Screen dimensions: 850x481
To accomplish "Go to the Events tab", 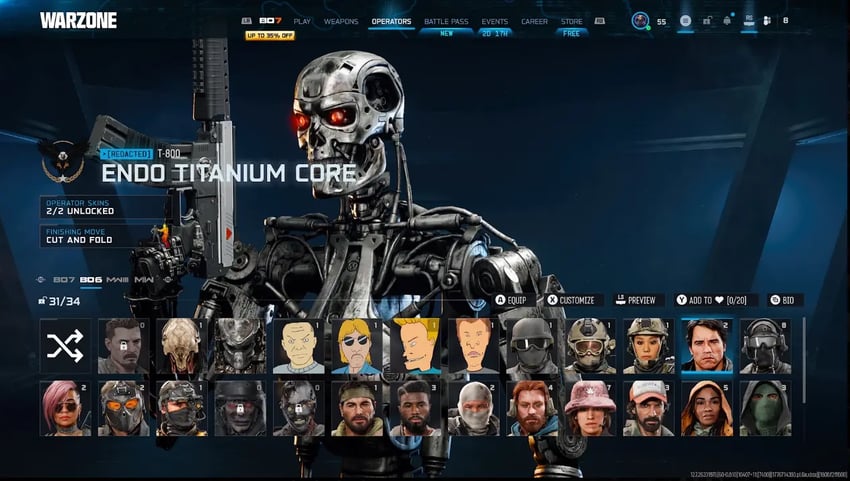I will 494,21.
